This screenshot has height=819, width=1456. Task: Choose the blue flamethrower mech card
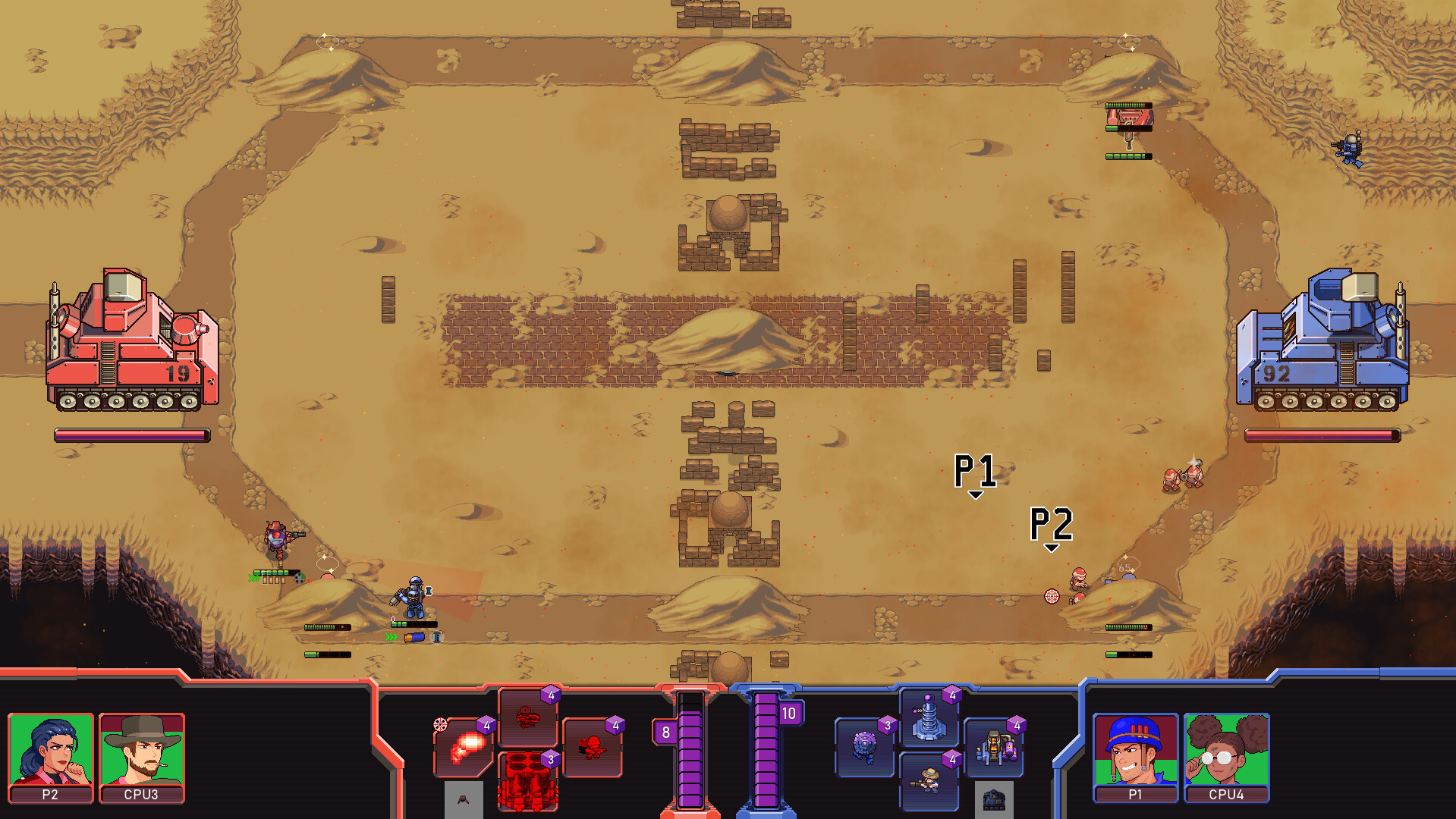[x=996, y=751]
